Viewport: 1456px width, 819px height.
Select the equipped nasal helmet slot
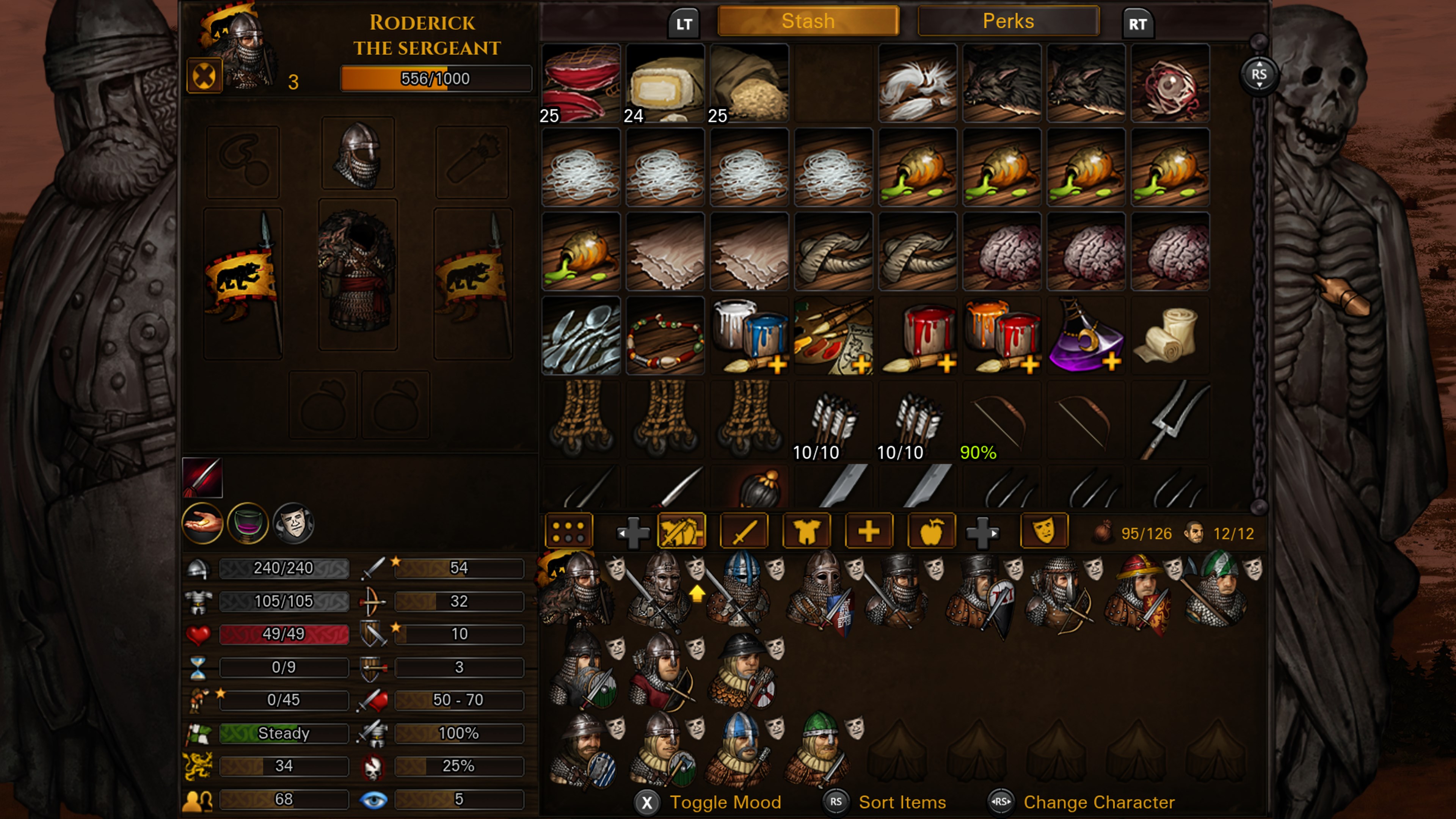[358, 153]
